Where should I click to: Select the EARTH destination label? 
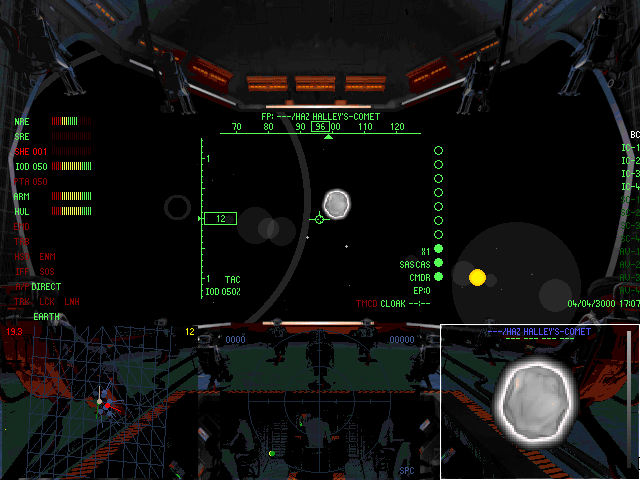point(46,316)
